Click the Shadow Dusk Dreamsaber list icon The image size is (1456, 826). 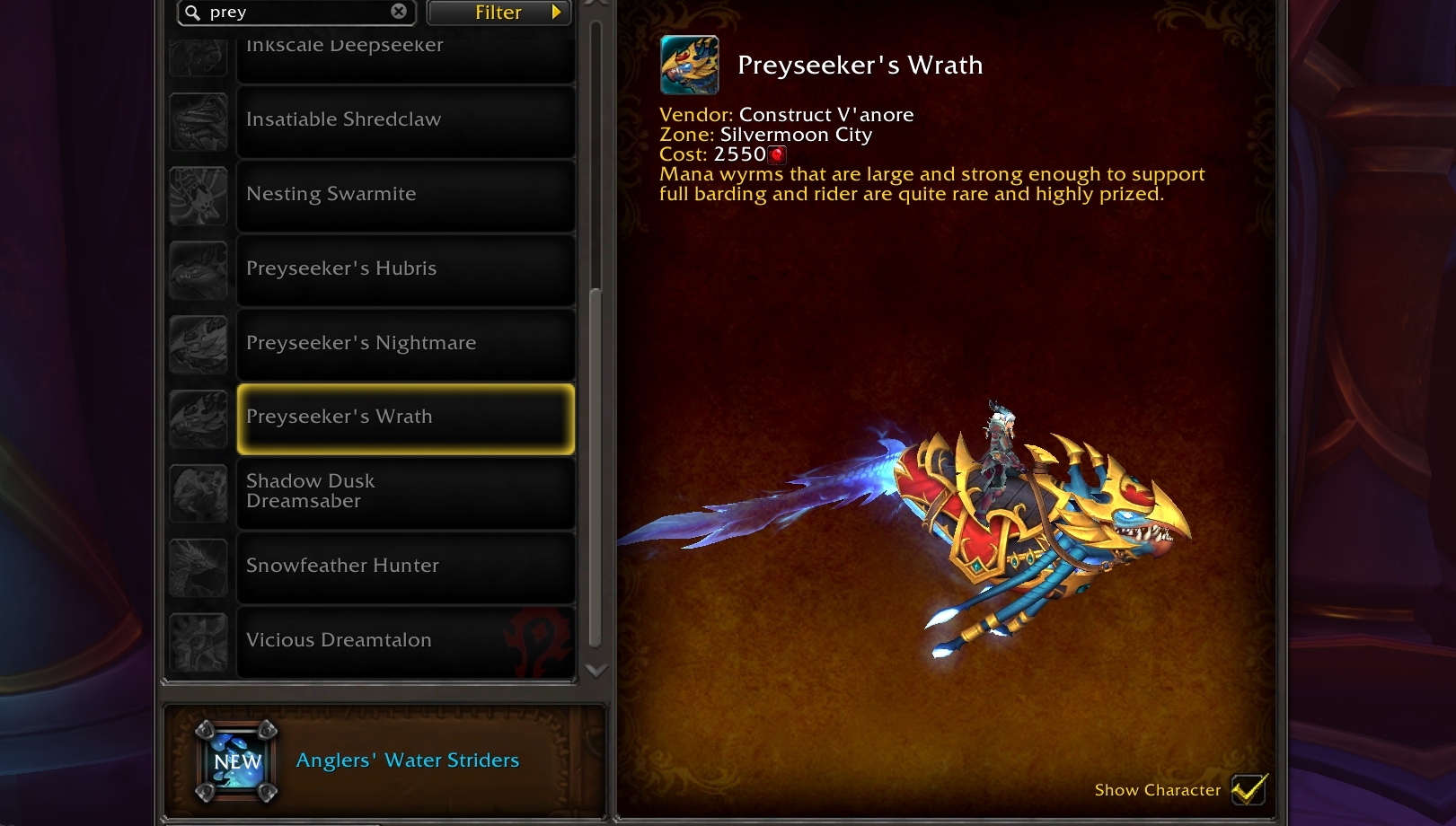click(x=199, y=493)
